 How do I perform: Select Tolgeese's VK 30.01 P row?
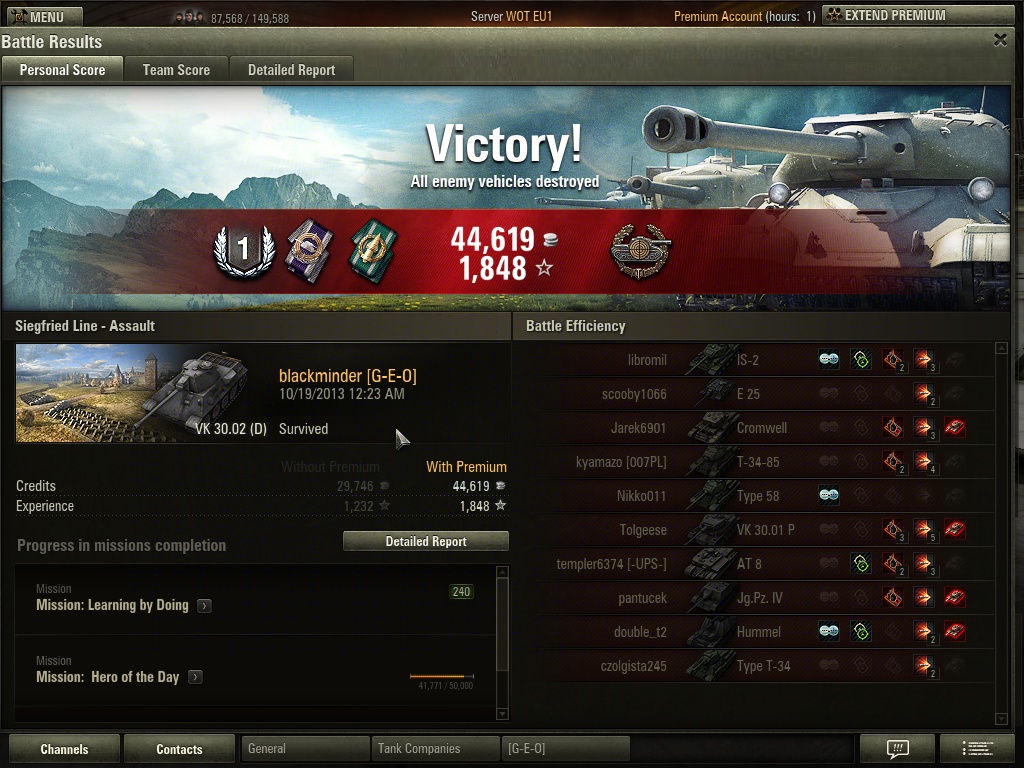pyautogui.click(x=760, y=530)
